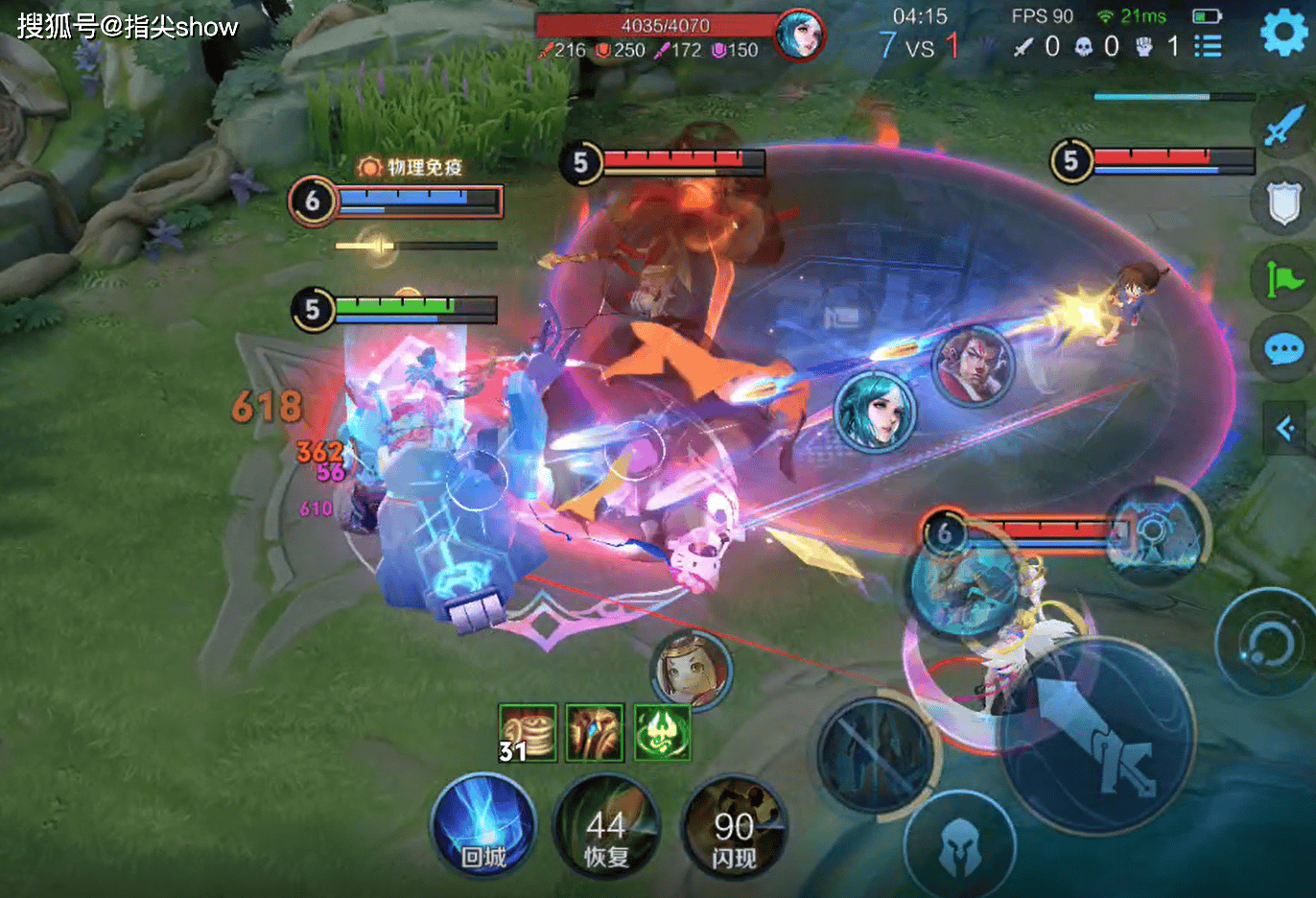Image resolution: width=1316 pixels, height=898 pixels.
Task: Click the enemy hero portrait beside the health bar
Action: pos(799,35)
